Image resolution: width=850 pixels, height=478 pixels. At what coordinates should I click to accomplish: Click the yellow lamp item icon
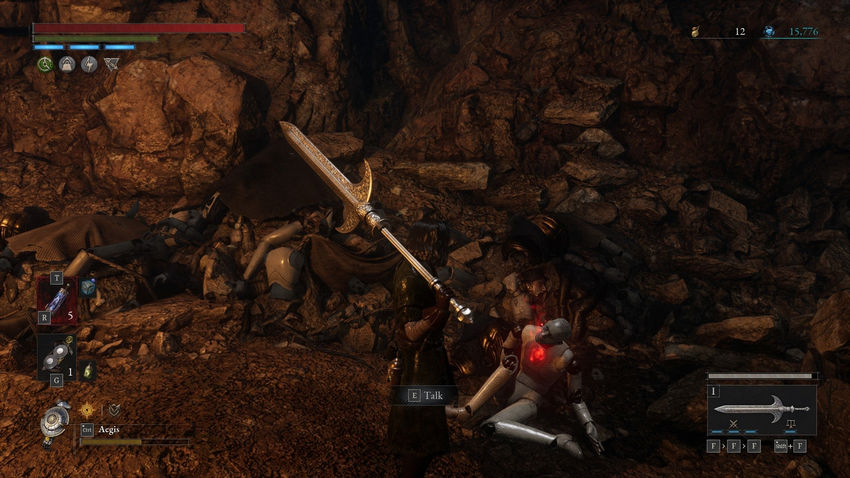click(87, 371)
